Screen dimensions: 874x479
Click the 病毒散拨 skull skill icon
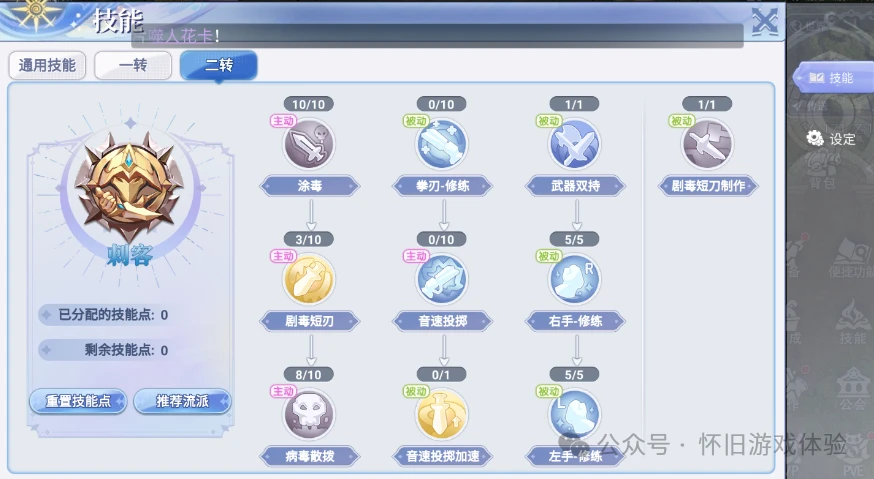[309, 414]
